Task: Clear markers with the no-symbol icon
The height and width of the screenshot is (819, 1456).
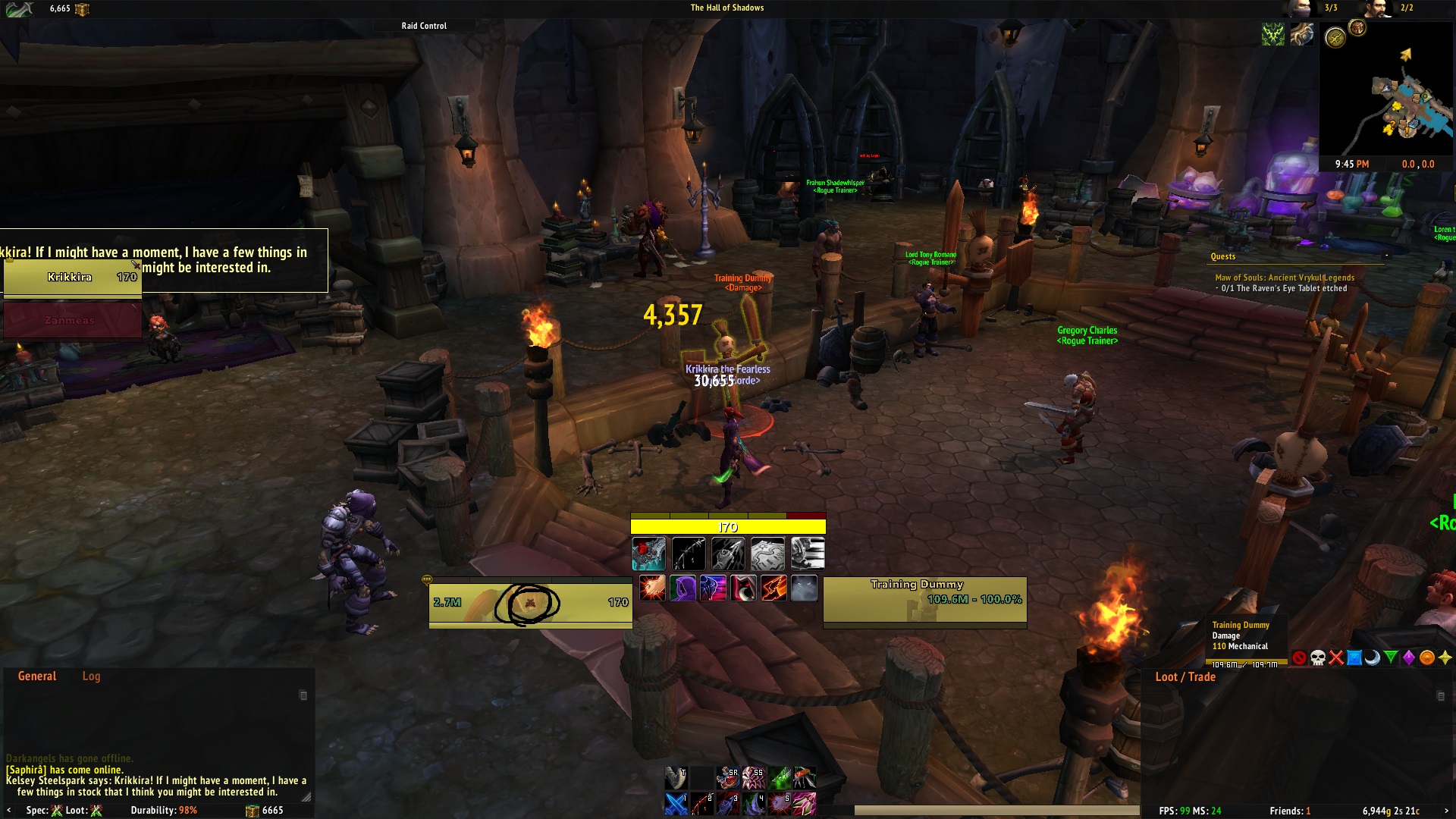Action: pyautogui.click(x=1299, y=659)
